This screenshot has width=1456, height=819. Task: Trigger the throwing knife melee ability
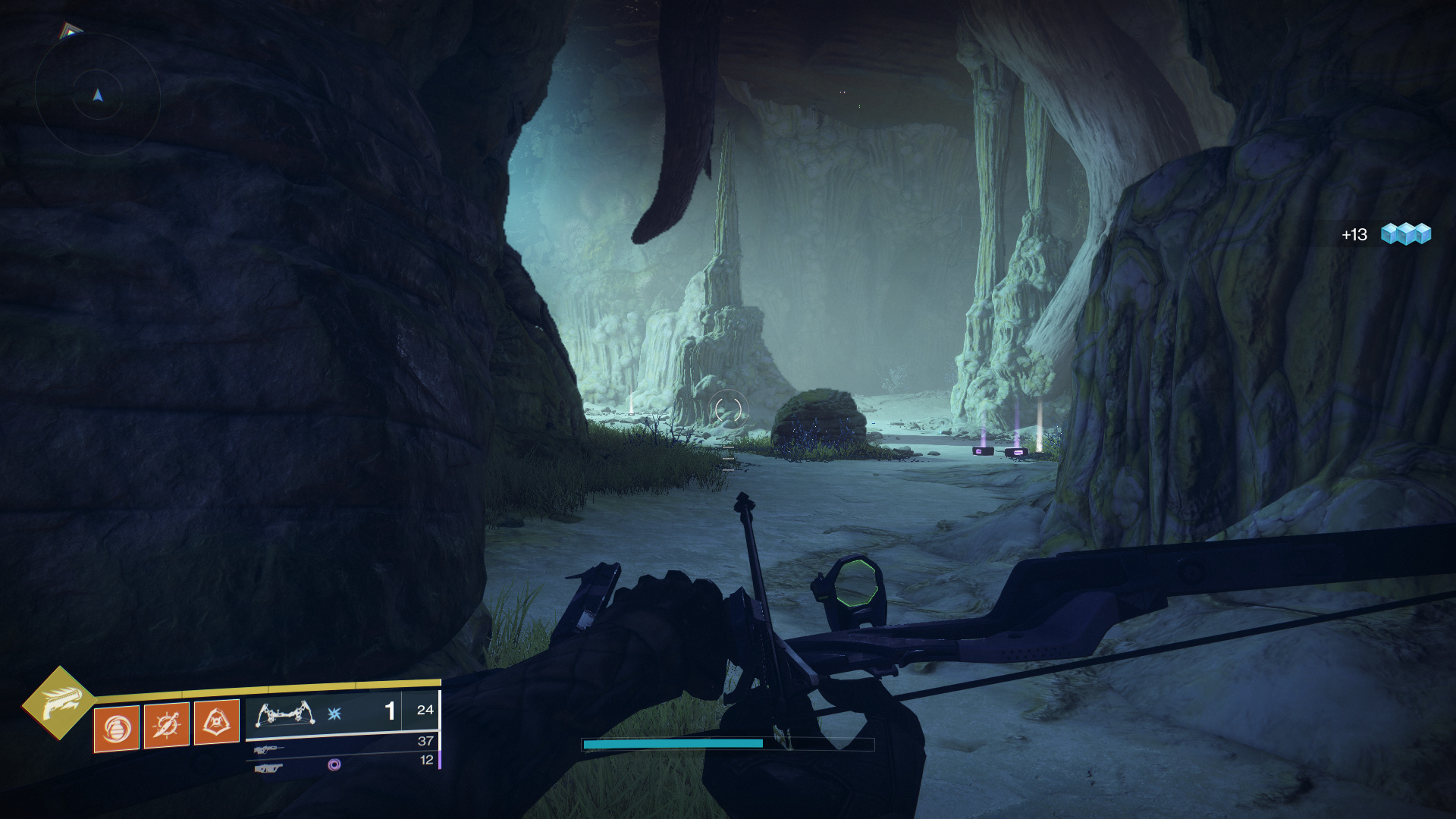coord(166,726)
